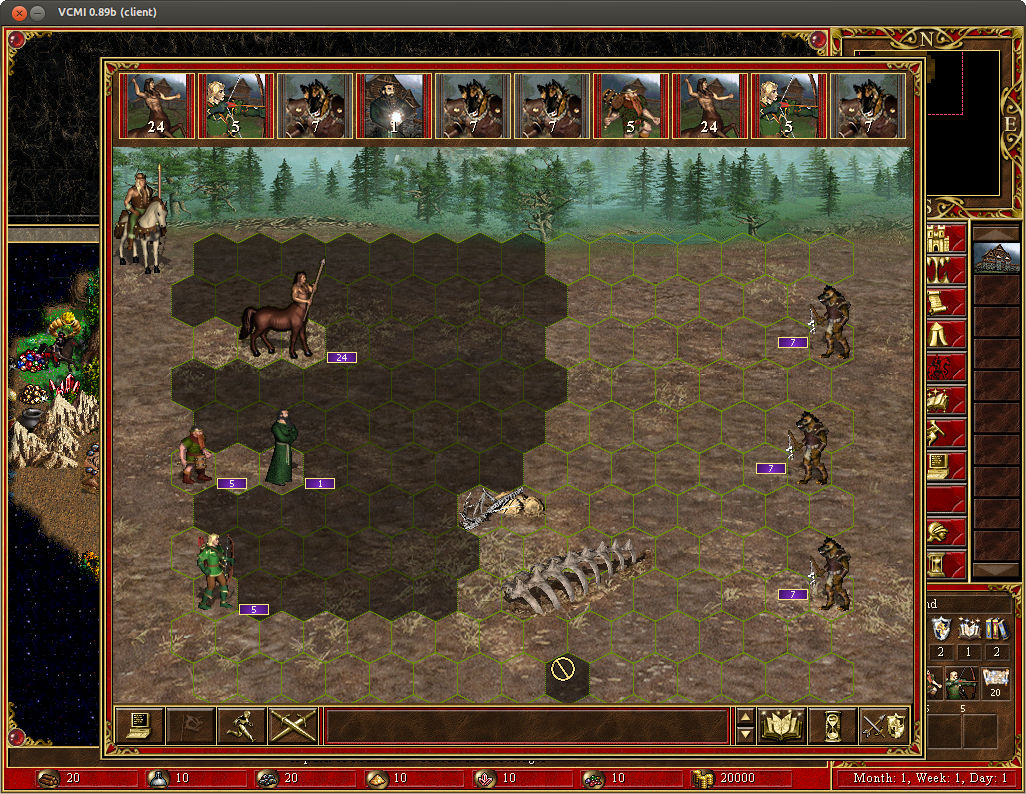The image size is (1026, 794).
Task: Make the unit wait with the hourglass button
Action: point(833,725)
